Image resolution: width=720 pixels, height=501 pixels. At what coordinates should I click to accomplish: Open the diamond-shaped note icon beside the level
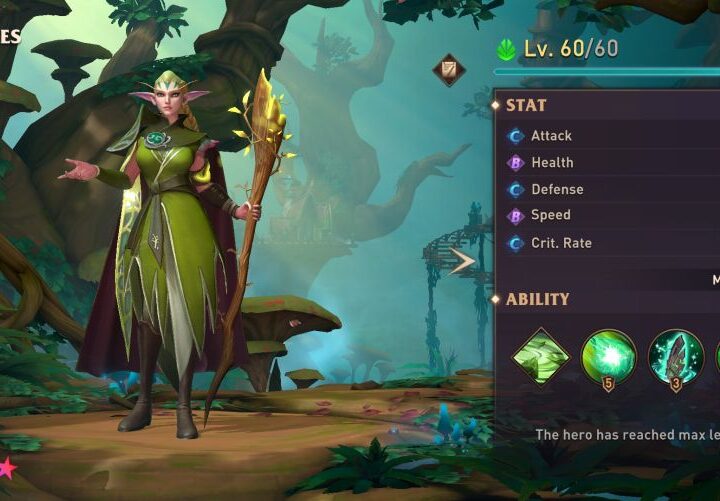[x=447, y=70]
